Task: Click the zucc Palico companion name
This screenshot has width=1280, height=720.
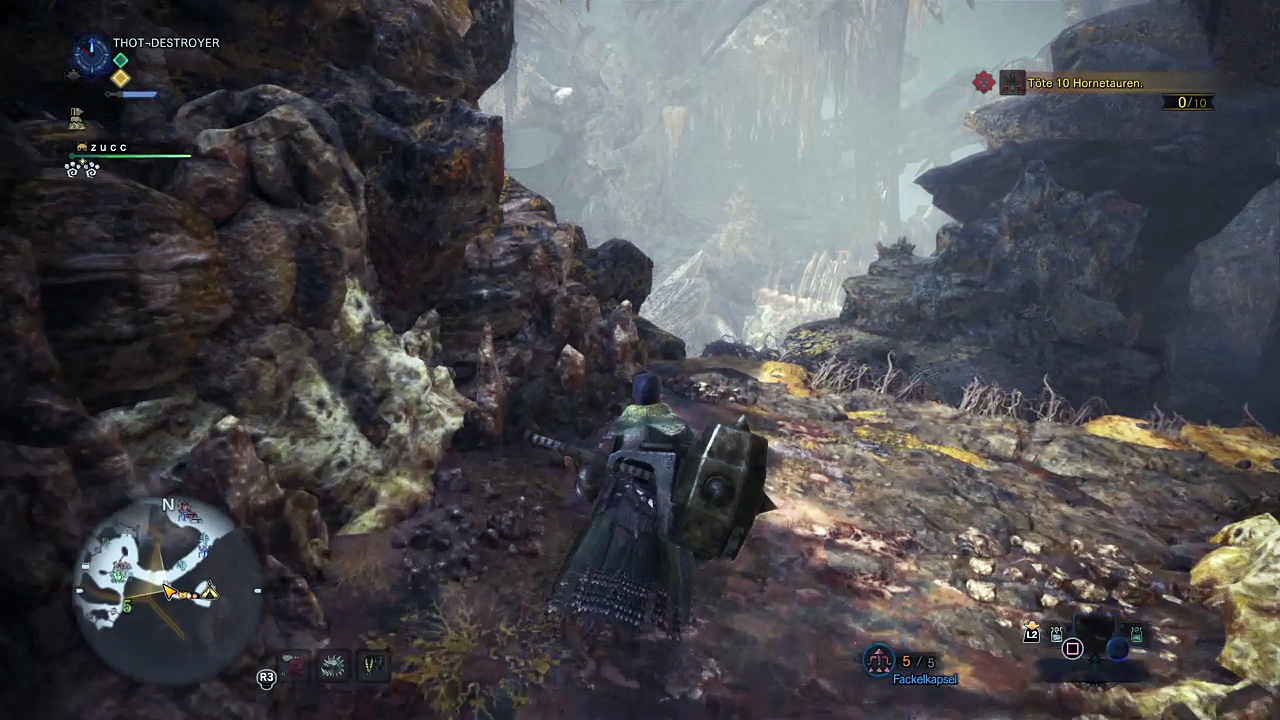Action: pyautogui.click(x=108, y=147)
